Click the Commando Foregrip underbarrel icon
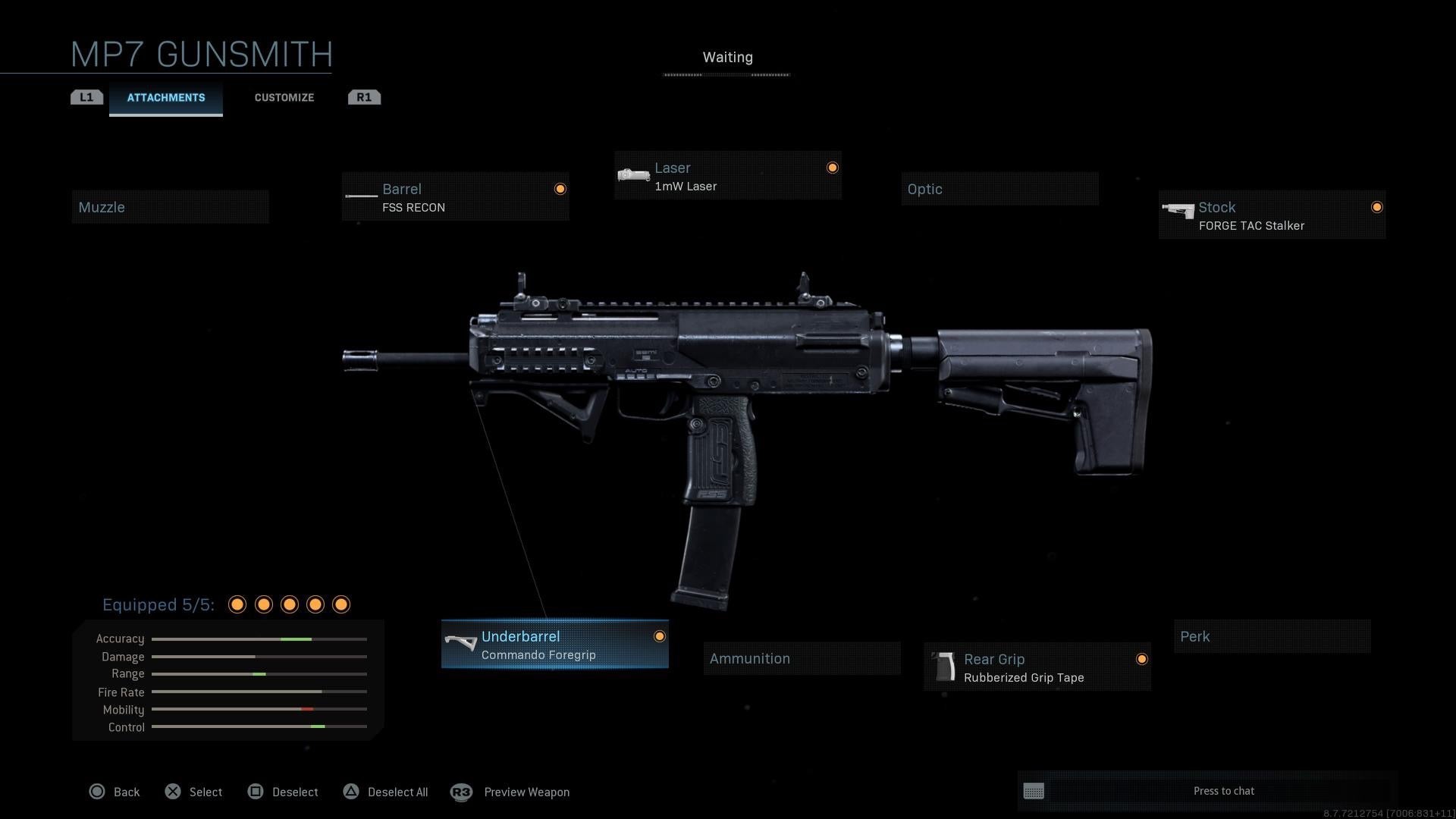The height and width of the screenshot is (819, 1456). coord(460,643)
